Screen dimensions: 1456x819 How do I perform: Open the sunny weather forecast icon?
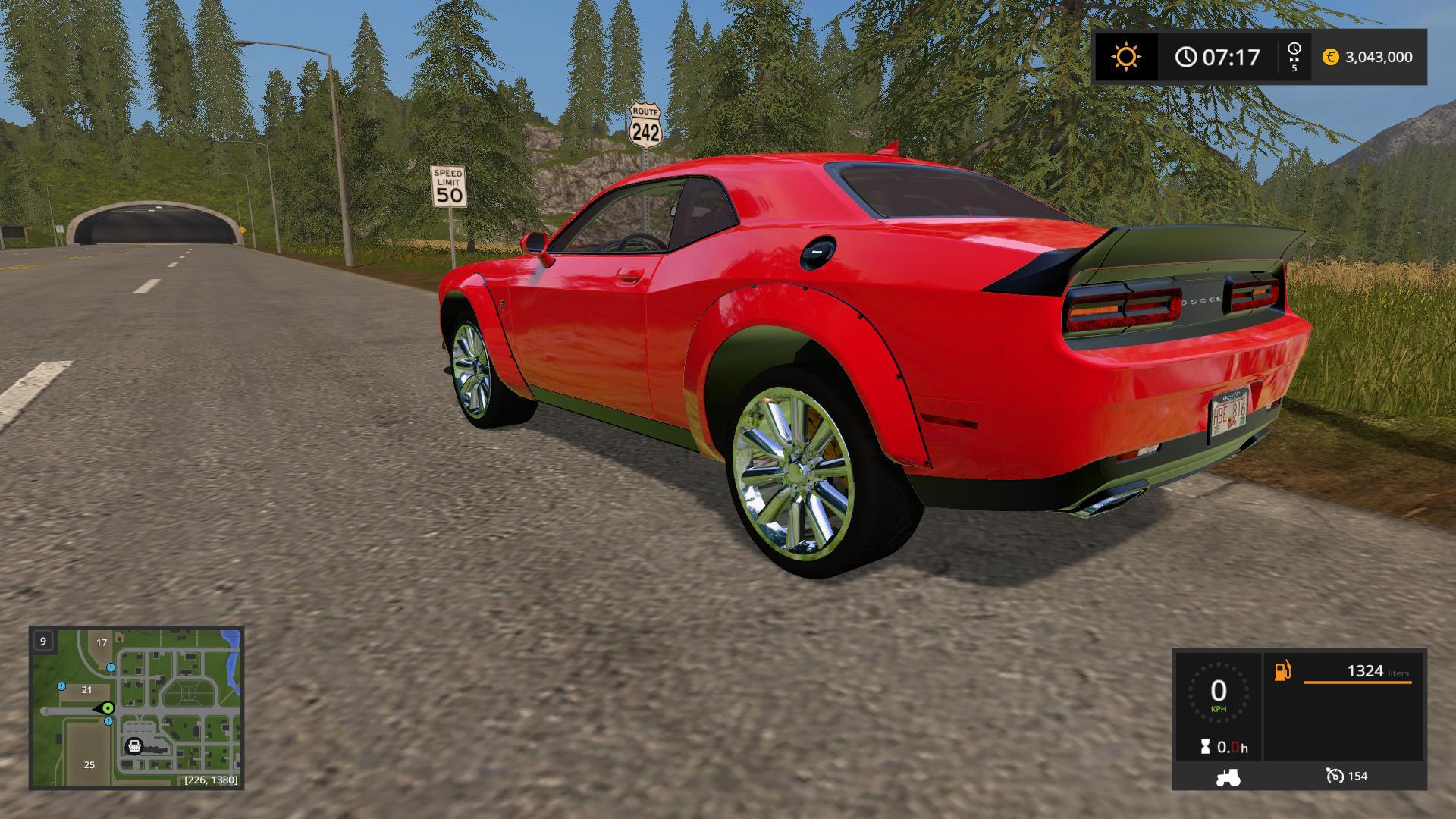pyautogui.click(x=1125, y=57)
